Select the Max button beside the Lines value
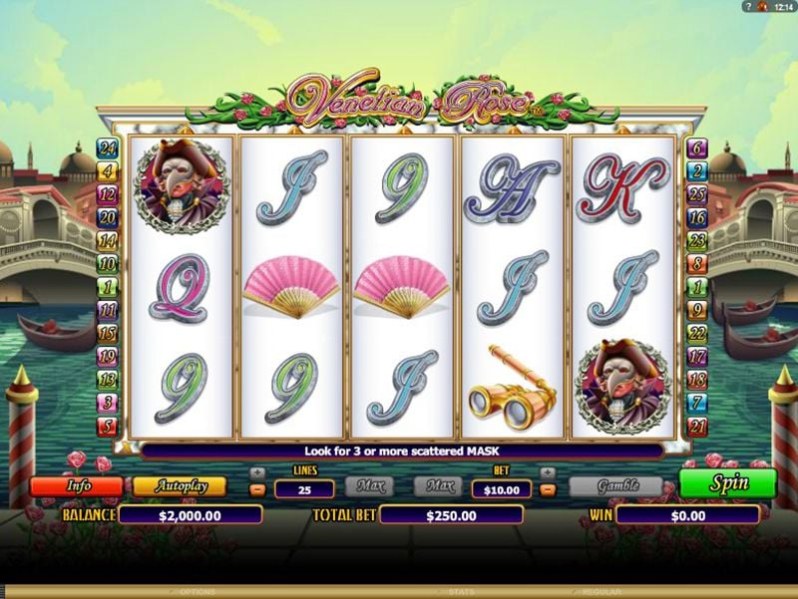798x599 pixels. pyautogui.click(x=369, y=487)
